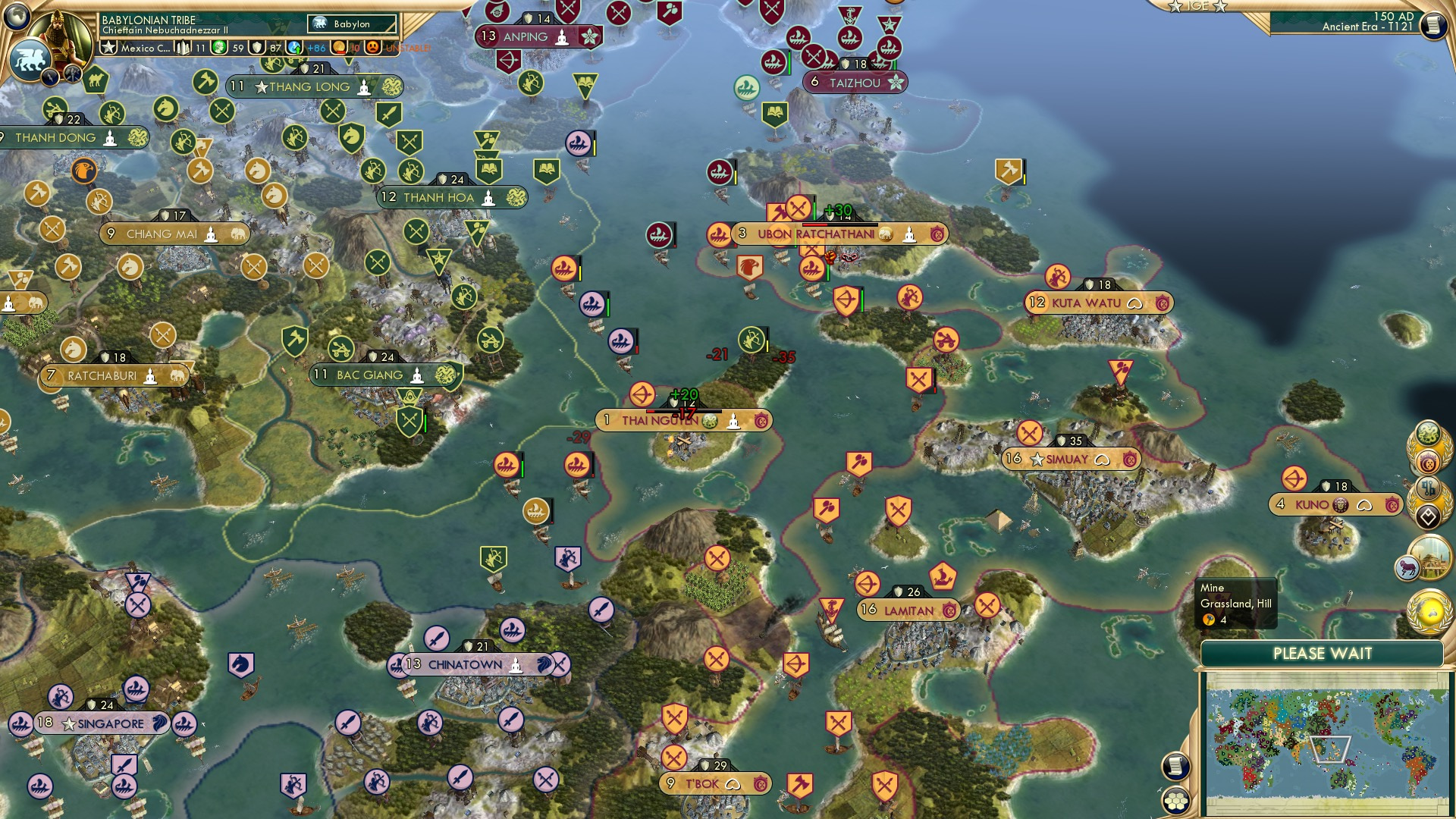Open the Babylon civilization selector box
Image resolution: width=1456 pixels, height=819 pixels.
(350, 24)
